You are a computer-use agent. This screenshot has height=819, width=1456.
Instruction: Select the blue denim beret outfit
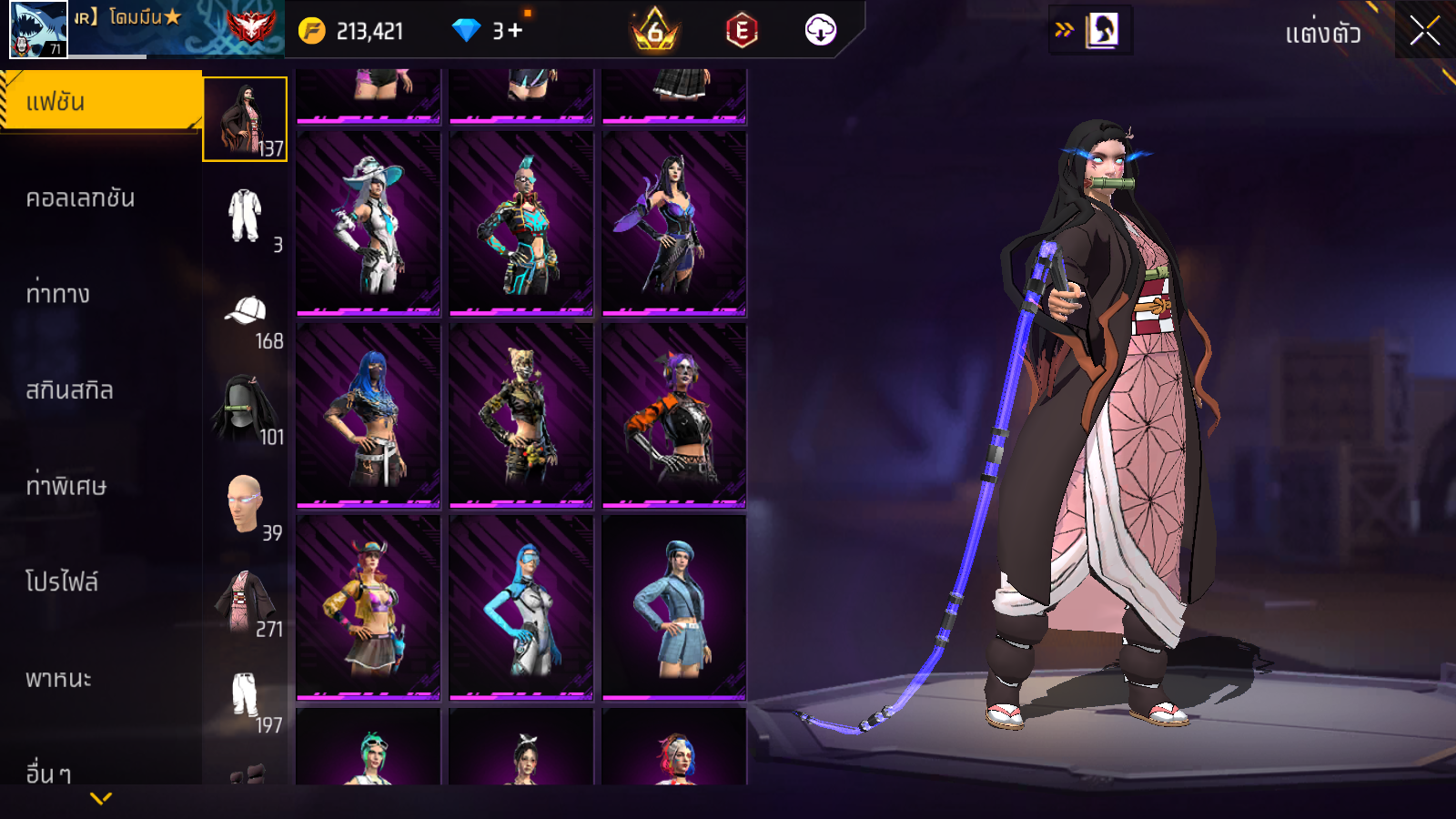pyautogui.click(x=674, y=608)
